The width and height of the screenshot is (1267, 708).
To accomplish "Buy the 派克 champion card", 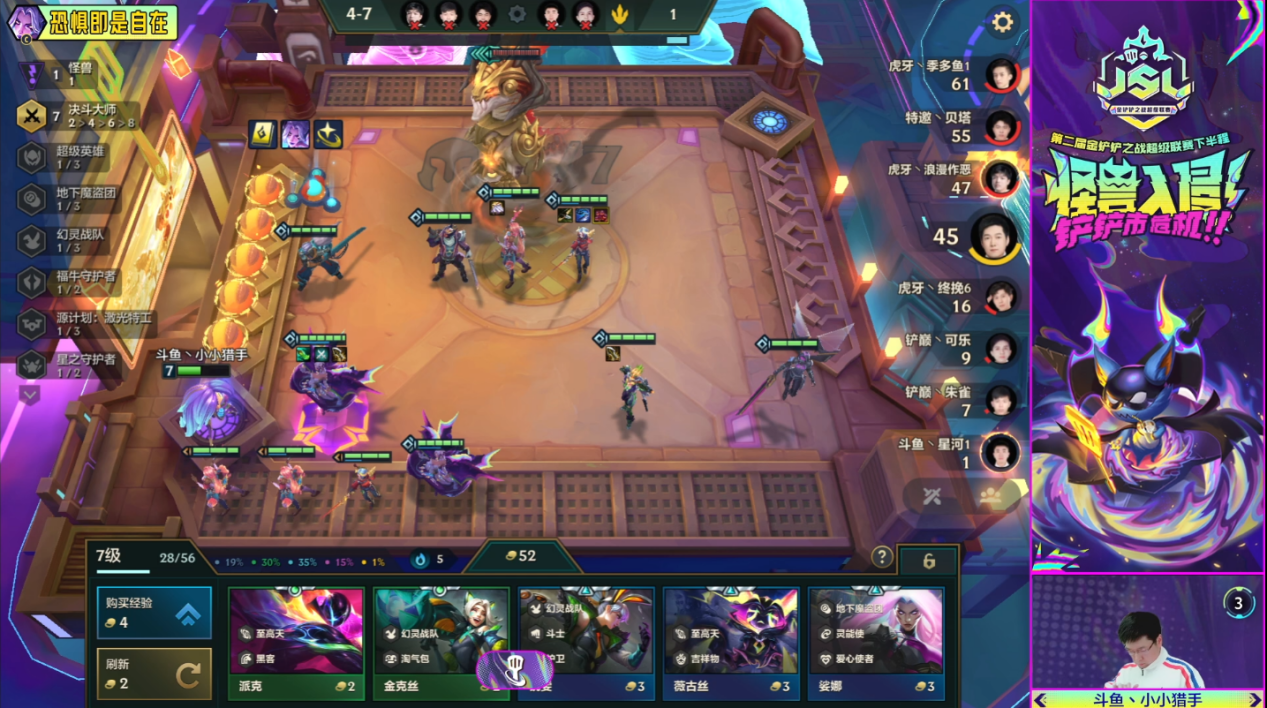I will [295, 643].
